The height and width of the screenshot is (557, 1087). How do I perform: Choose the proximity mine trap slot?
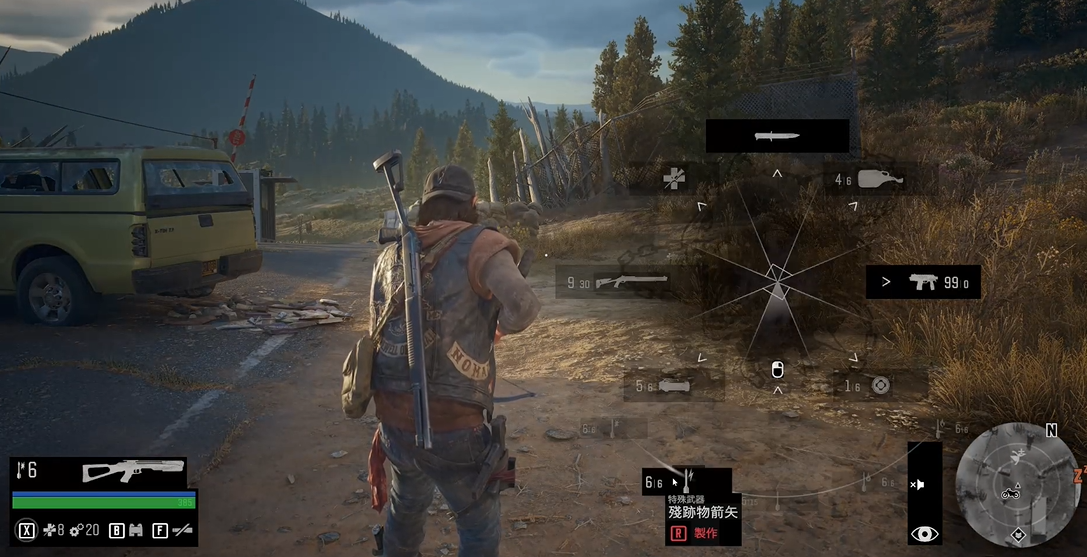pyautogui.click(x=879, y=385)
